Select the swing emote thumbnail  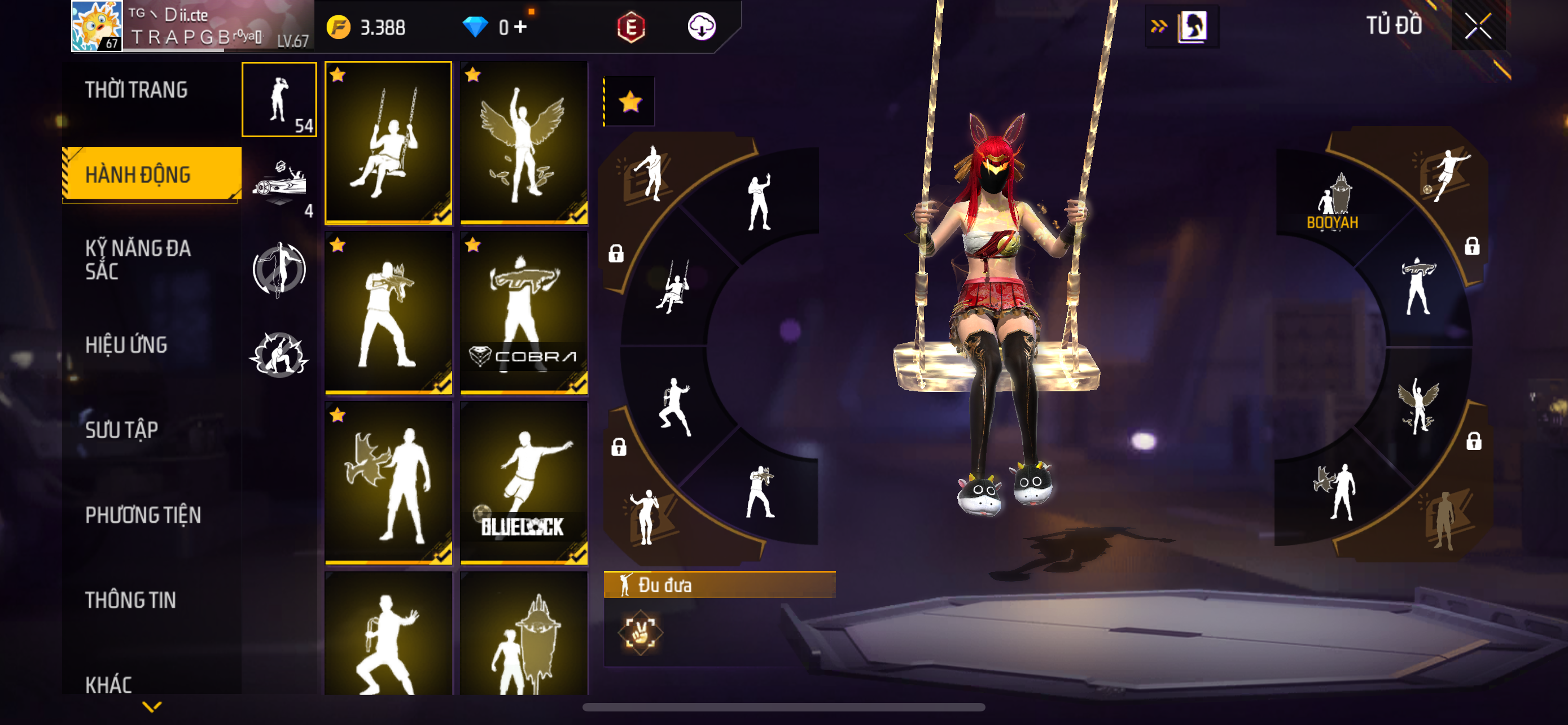(388, 143)
